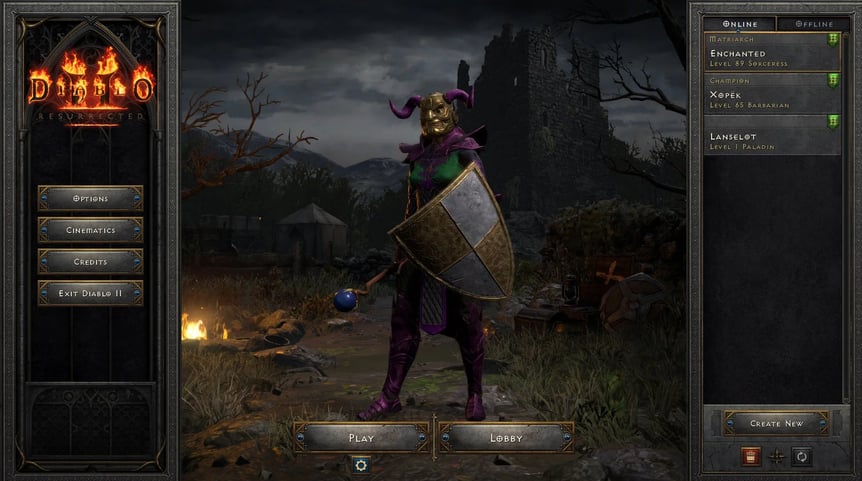Viewport: 862px width, 481px height.
Task: View the game Credits
Action: [x=90, y=261]
